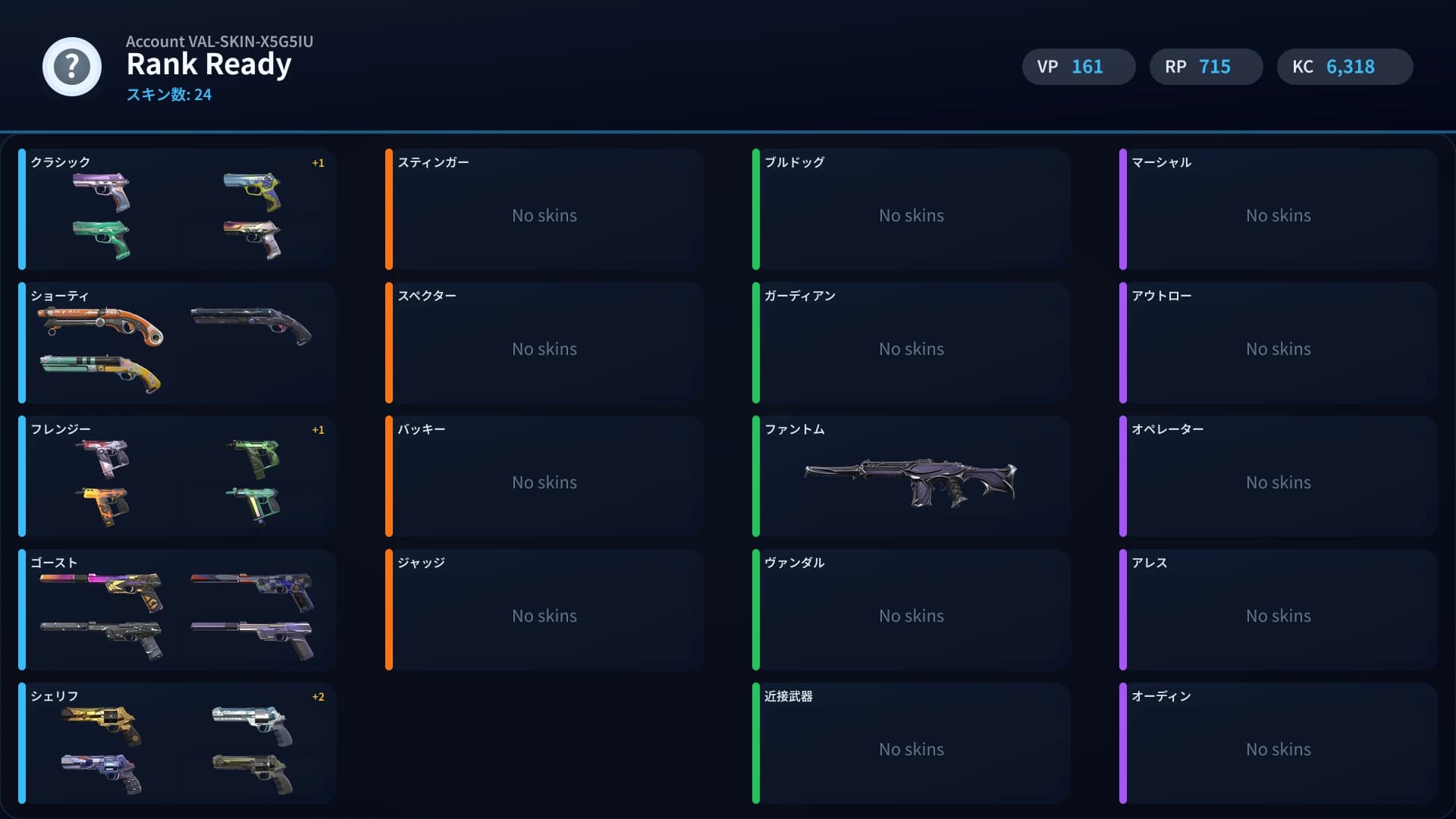Click the question mark account icon
Screen dimensions: 1456x819
pos(71,67)
